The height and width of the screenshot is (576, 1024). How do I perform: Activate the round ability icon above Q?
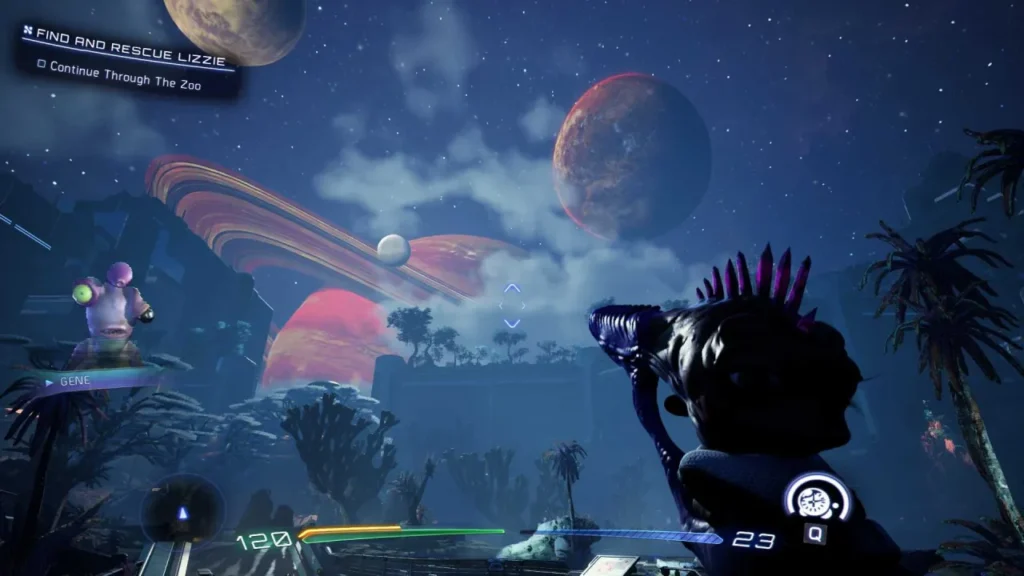[x=817, y=497]
